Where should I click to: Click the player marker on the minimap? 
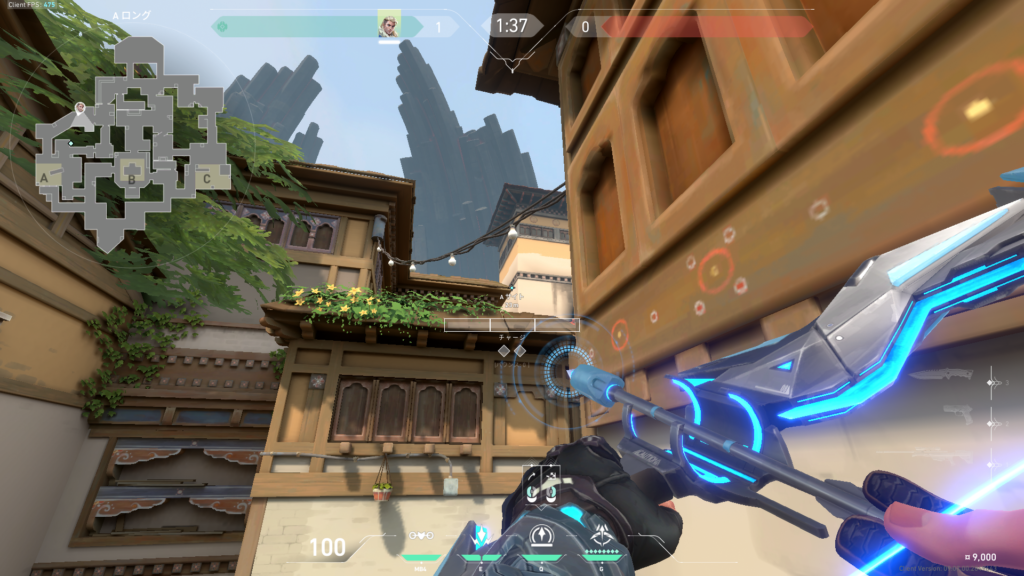point(81,106)
